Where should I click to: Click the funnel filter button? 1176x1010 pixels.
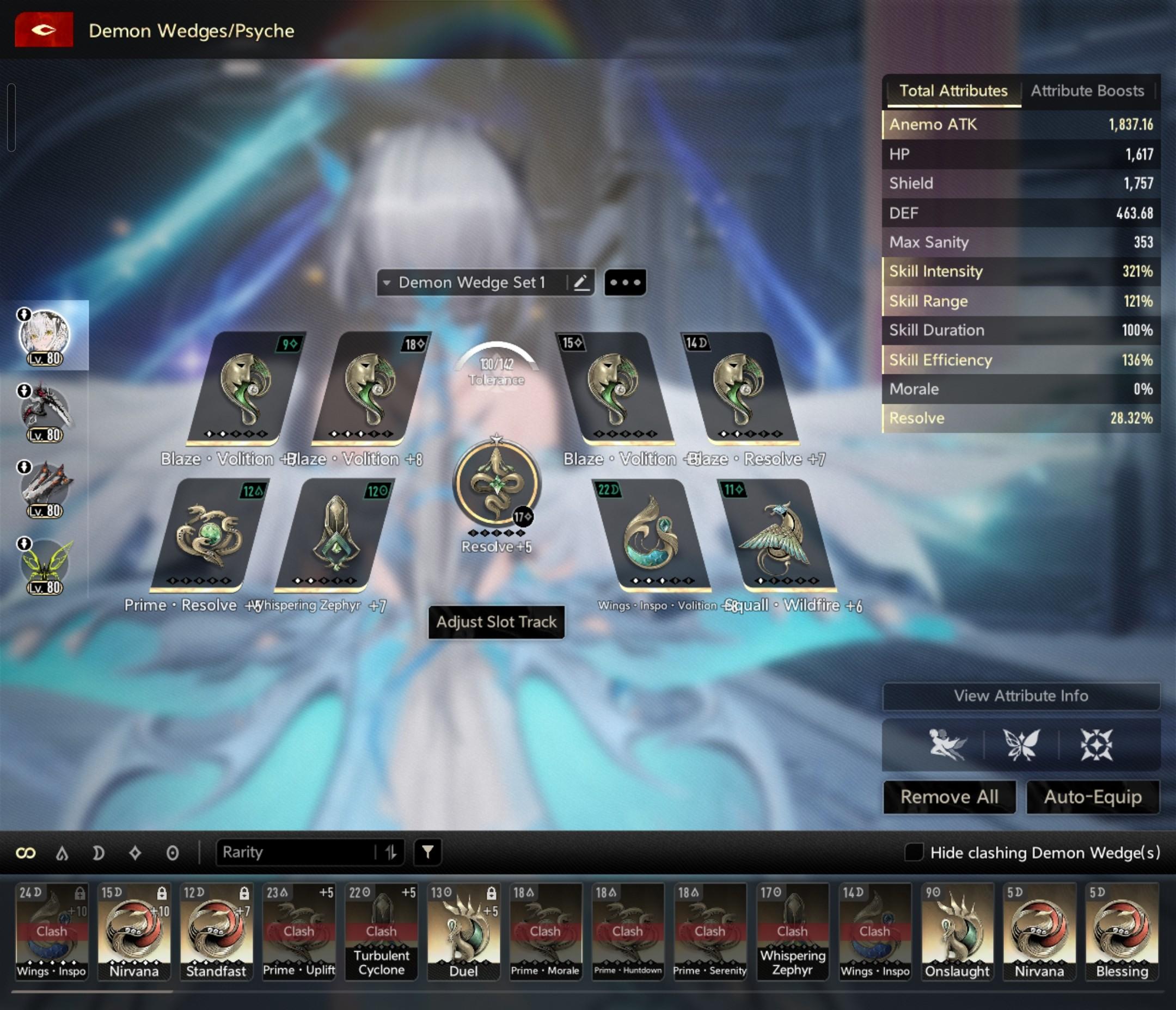tap(427, 852)
